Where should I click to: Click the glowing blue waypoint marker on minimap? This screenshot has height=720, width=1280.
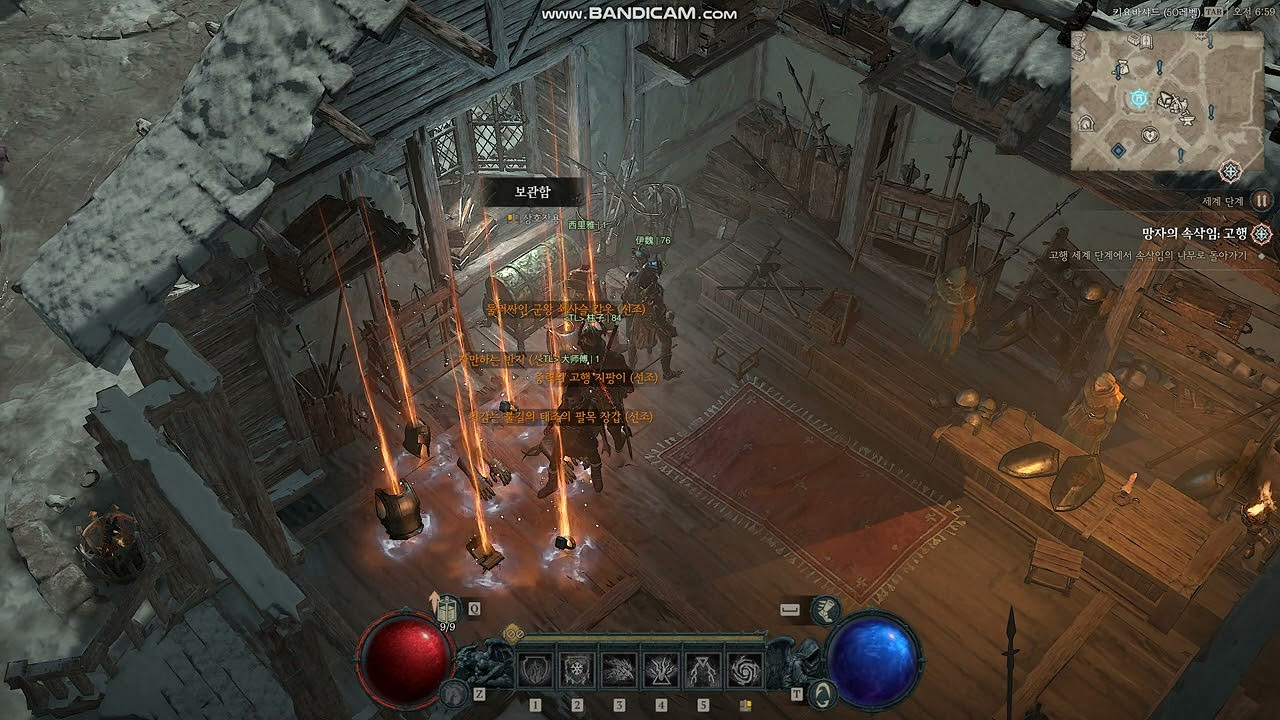1137,98
